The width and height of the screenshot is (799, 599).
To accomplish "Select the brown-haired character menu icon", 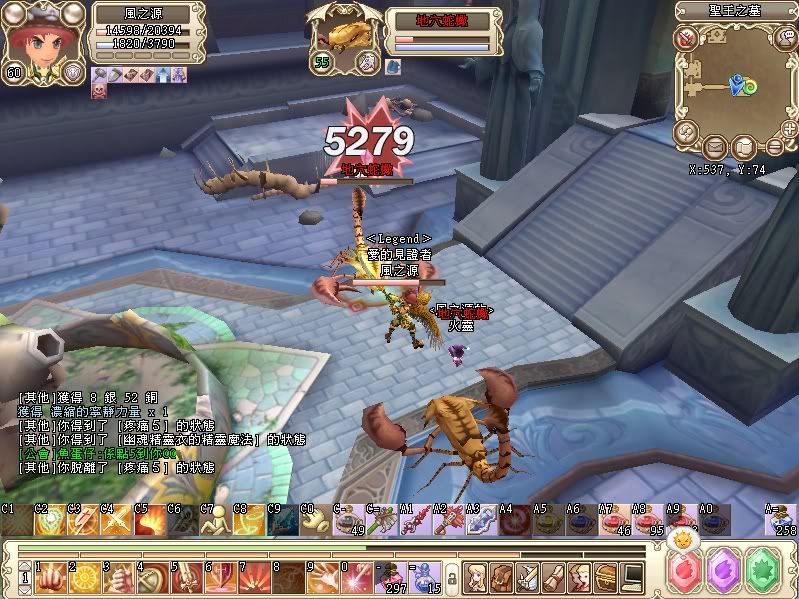I will [578, 576].
